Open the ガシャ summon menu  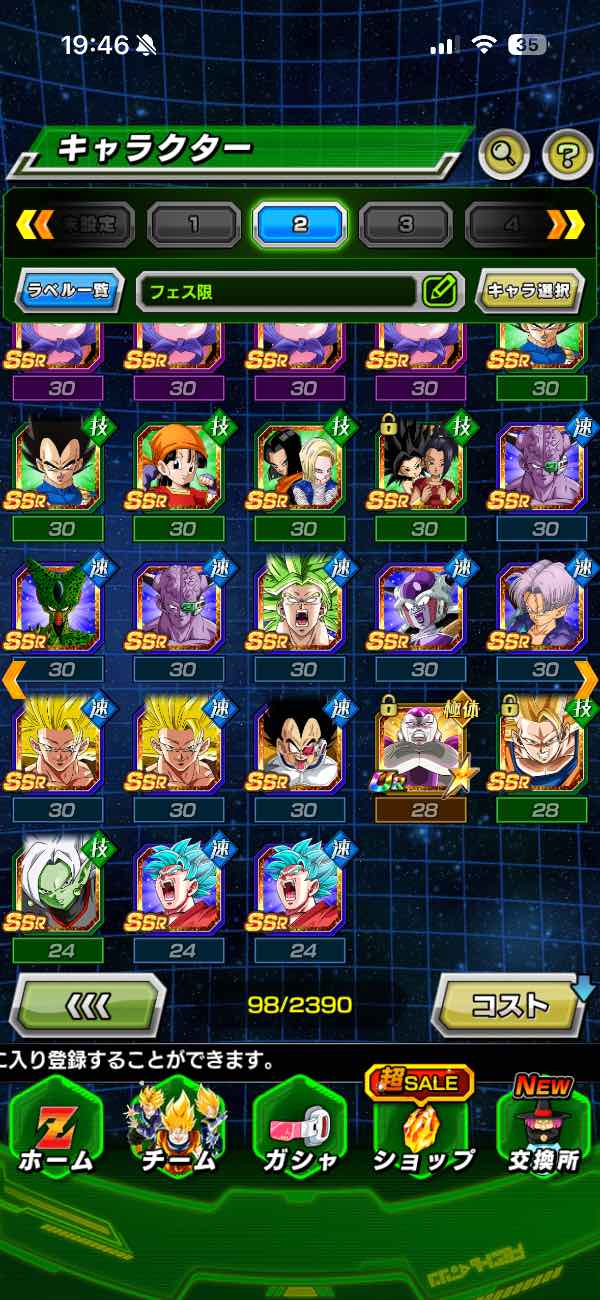click(300, 1129)
